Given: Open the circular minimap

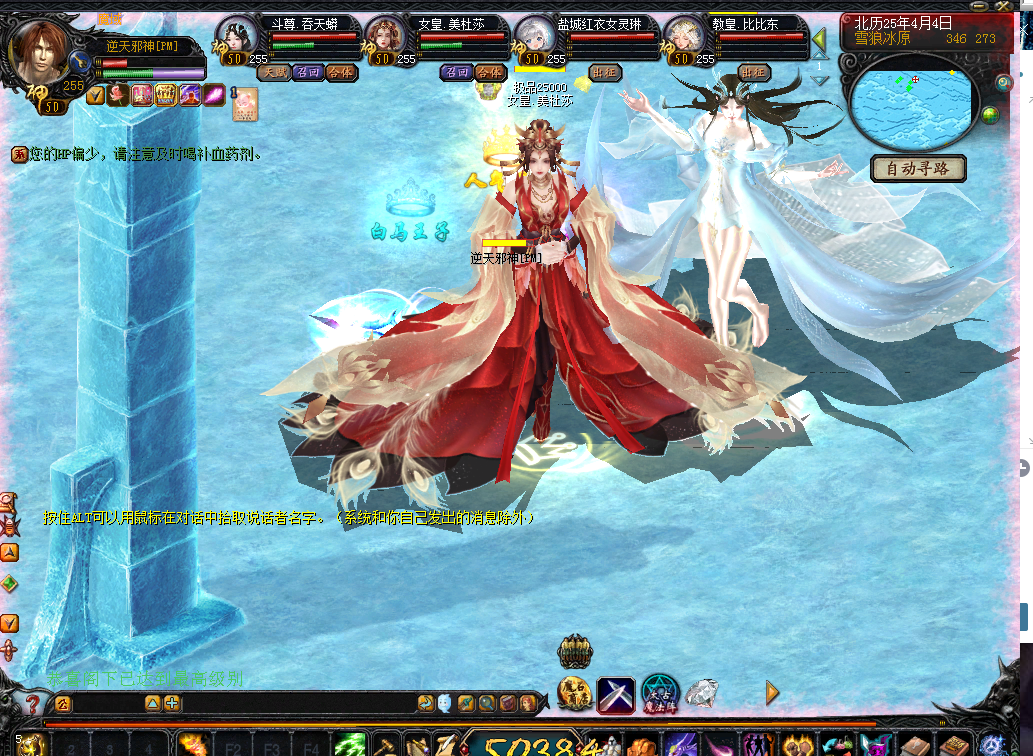Looking at the screenshot, I should (x=910, y=101).
